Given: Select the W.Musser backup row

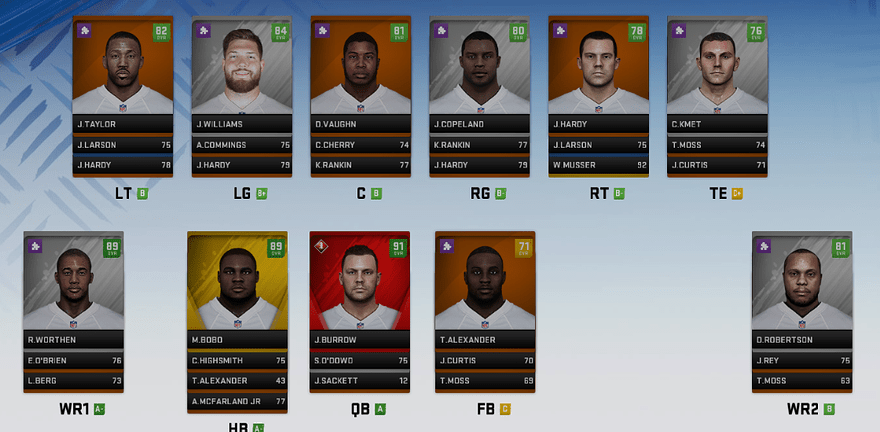Looking at the screenshot, I should tap(598, 165).
